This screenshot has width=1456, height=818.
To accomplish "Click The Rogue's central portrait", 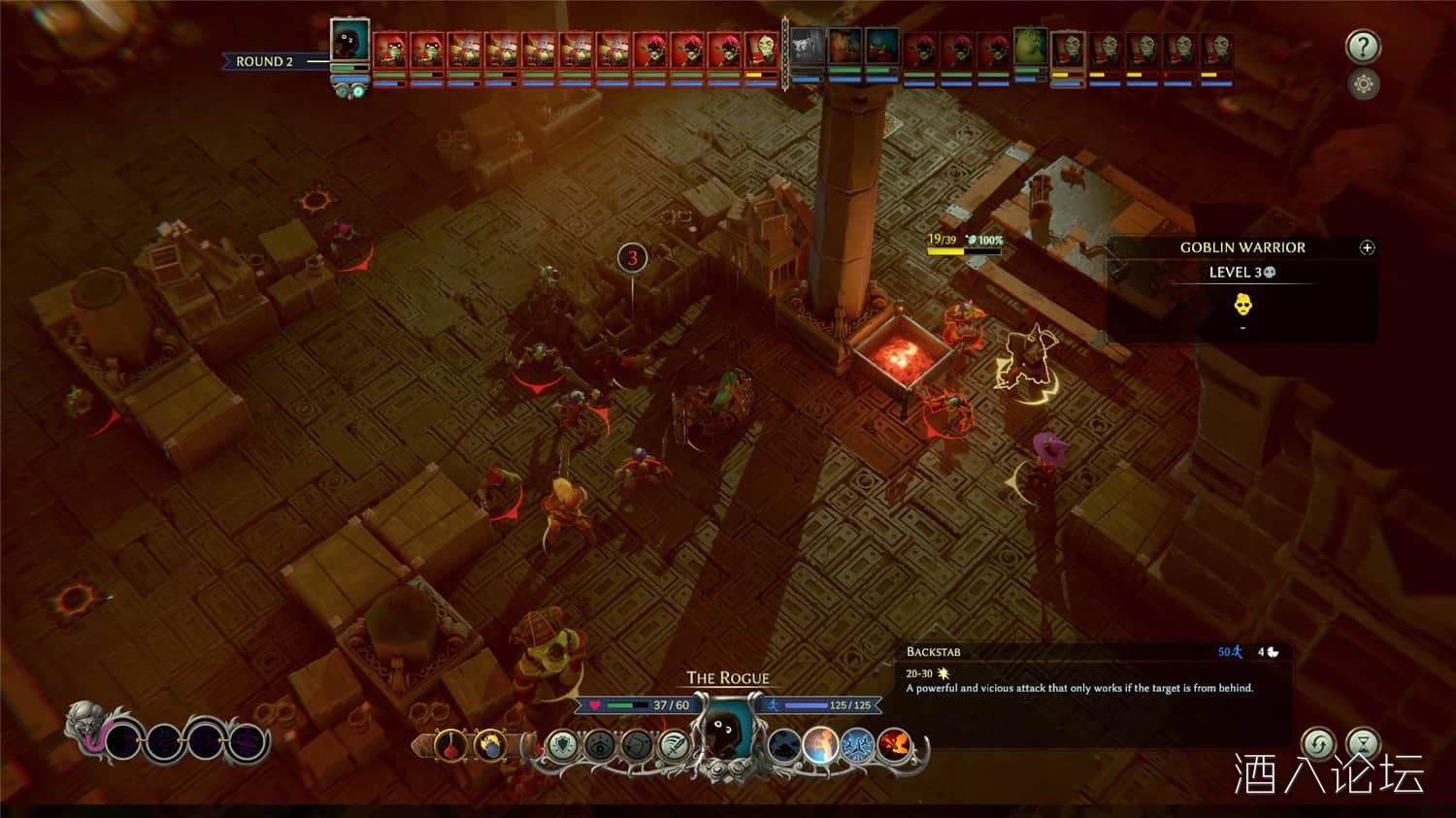I will [x=727, y=735].
